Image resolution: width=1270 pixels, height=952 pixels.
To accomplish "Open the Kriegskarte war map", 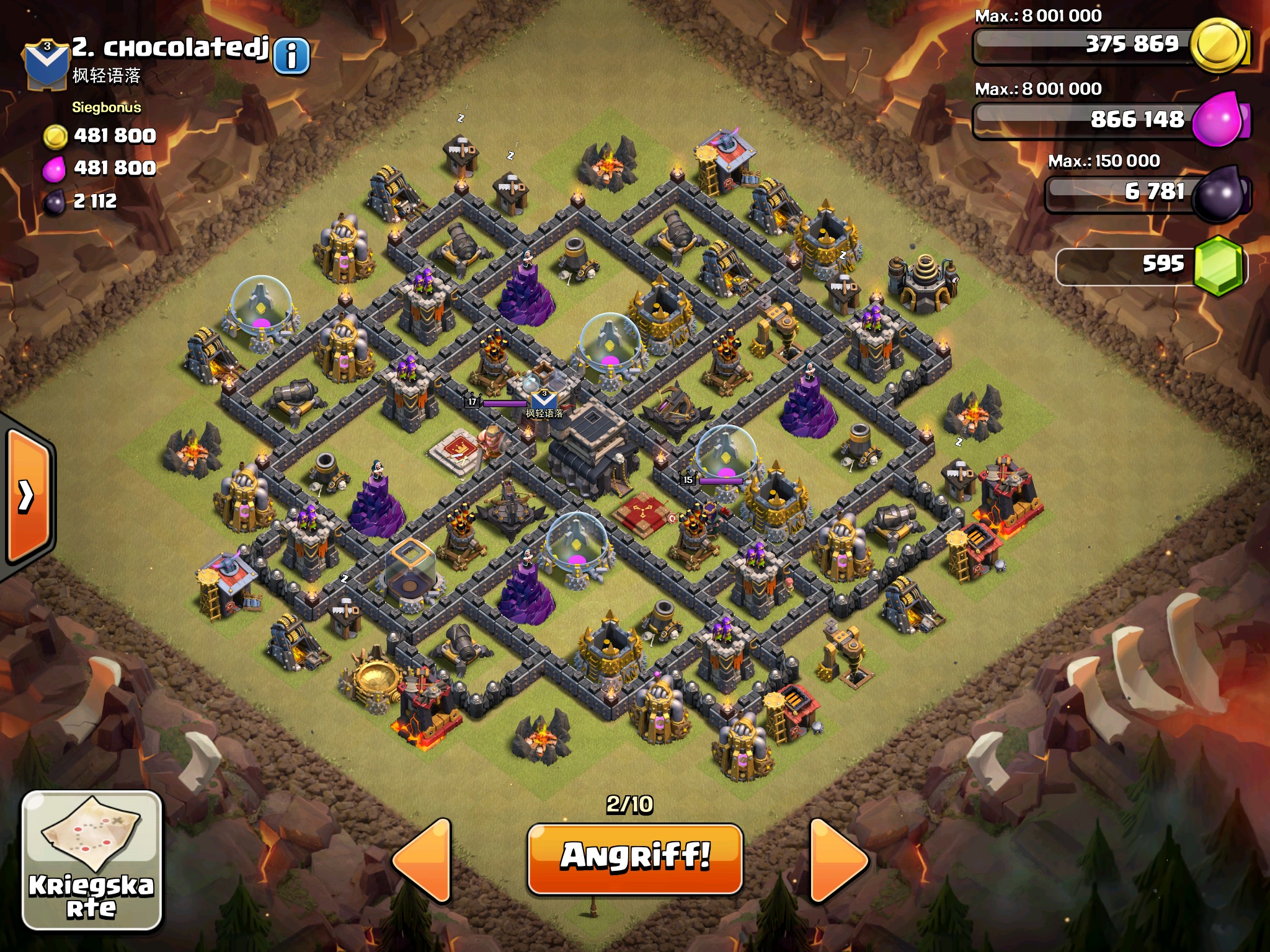I will [x=92, y=860].
